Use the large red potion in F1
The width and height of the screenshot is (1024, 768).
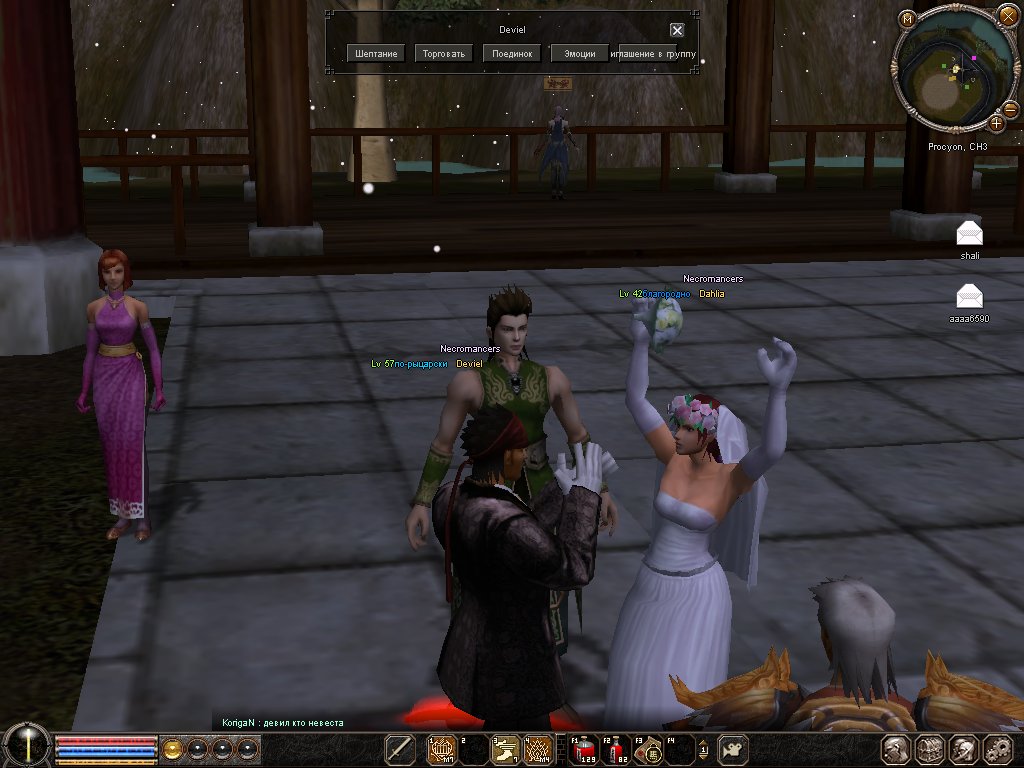point(581,749)
